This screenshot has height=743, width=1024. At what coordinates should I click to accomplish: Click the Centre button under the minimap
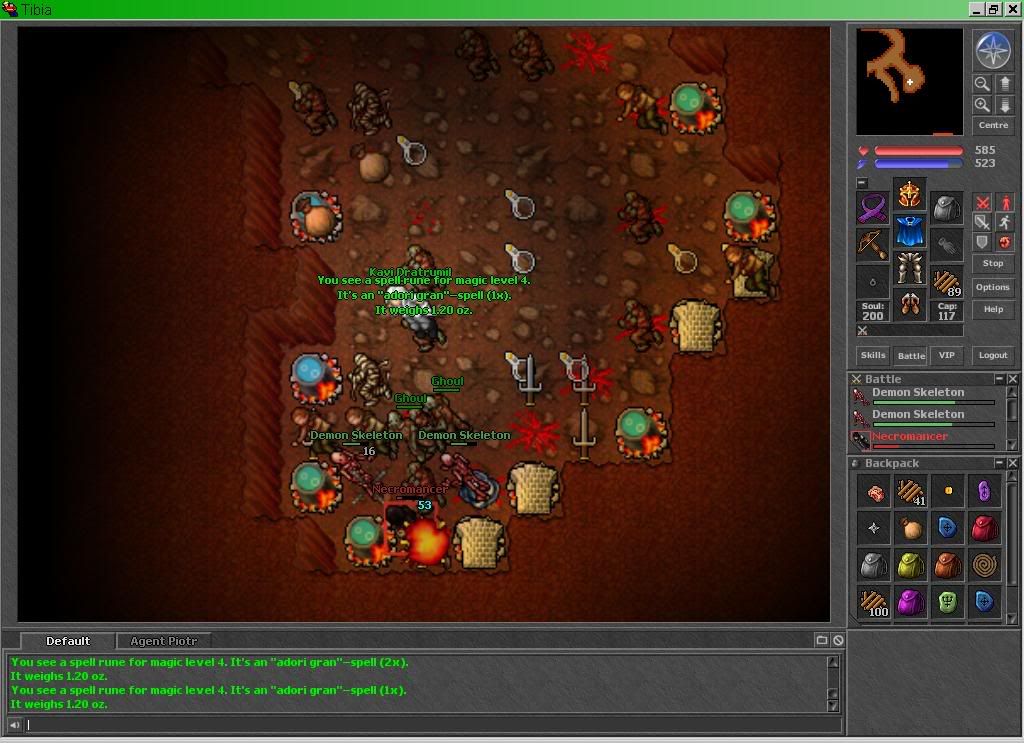coord(993,126)
